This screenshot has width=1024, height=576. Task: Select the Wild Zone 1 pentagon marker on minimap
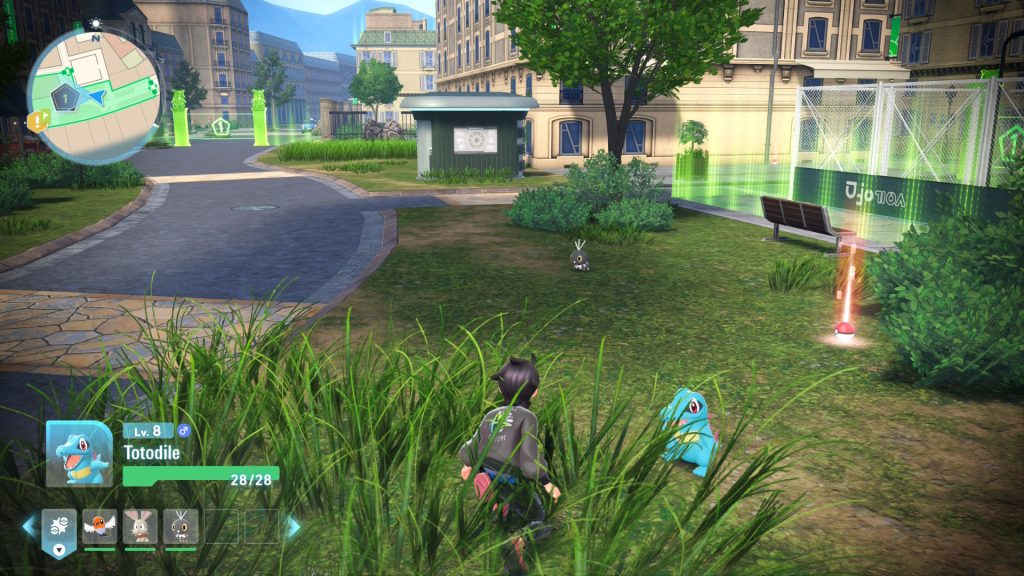coord(64,98)
